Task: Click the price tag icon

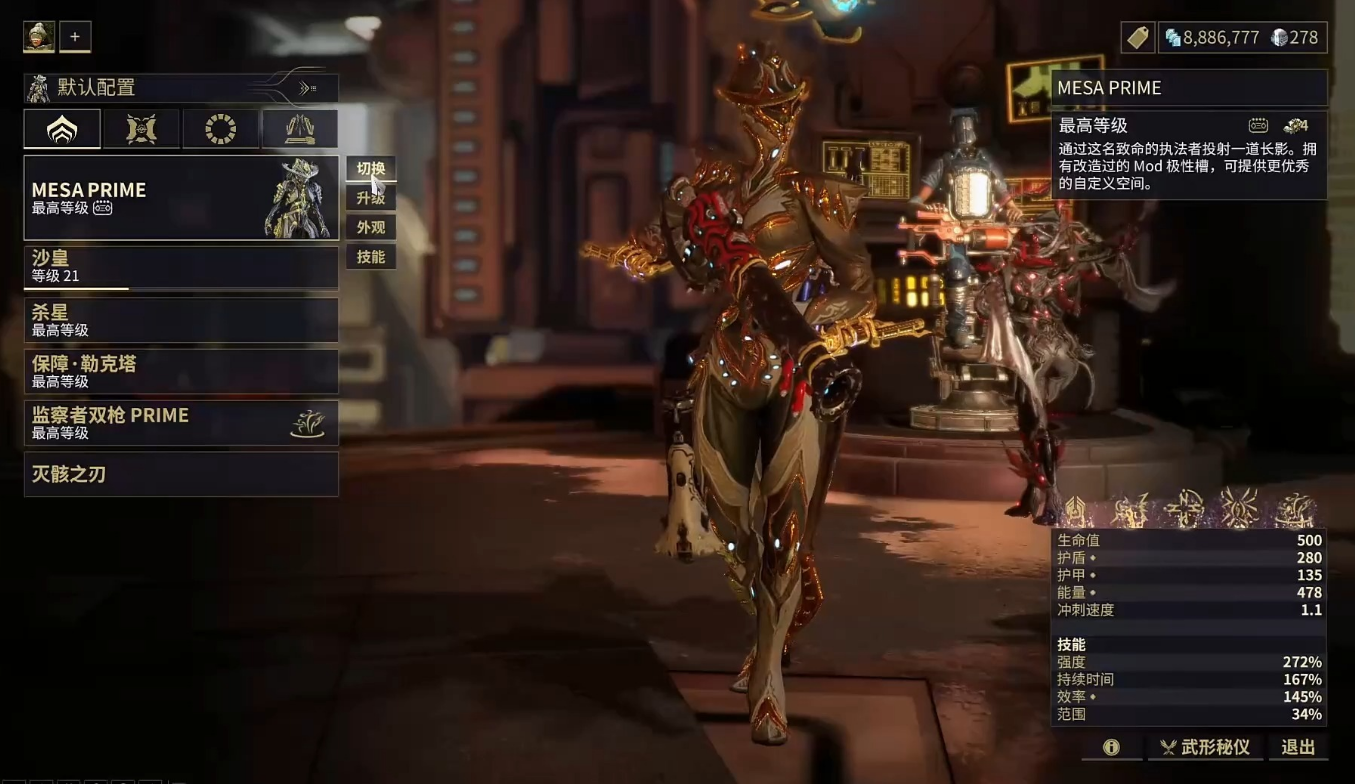Action: (x=1138, y=38)
